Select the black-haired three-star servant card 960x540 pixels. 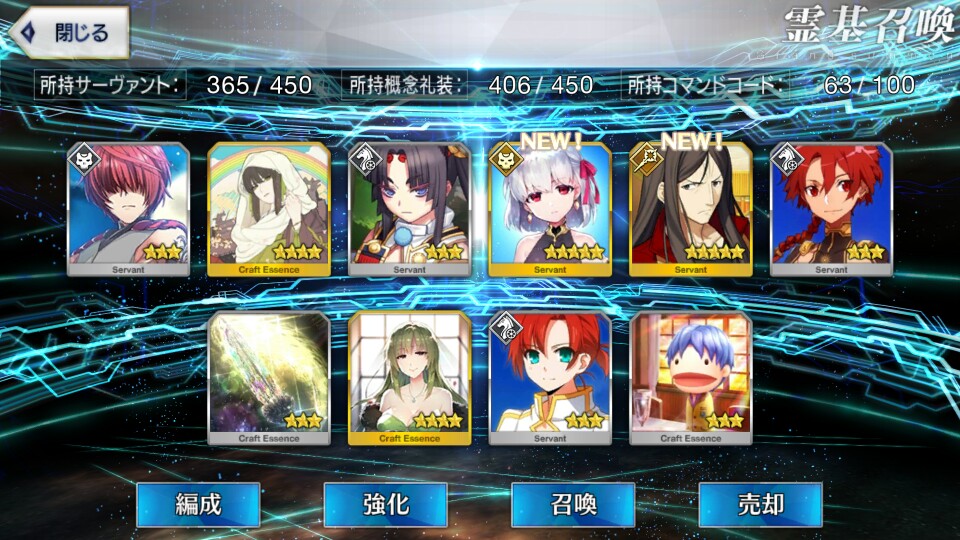click(x=409, y=208)
